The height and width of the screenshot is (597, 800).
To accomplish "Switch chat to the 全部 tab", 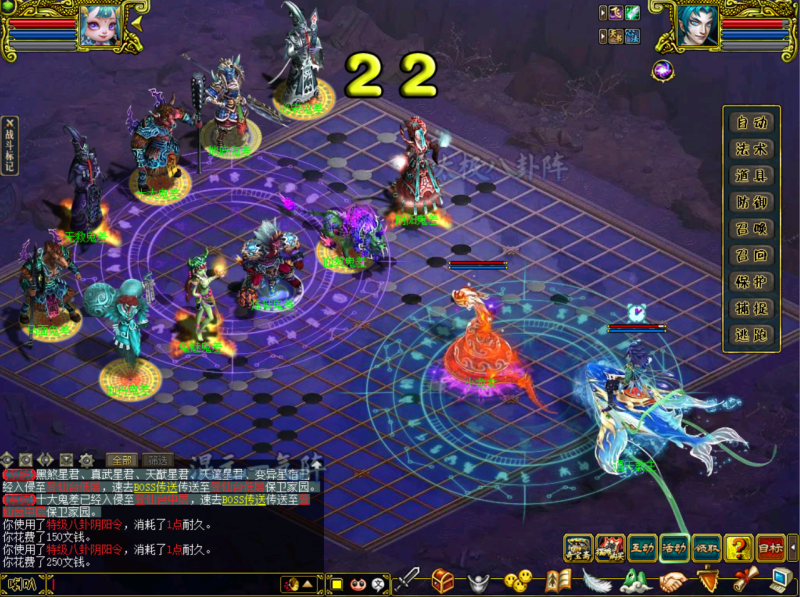I will click(120, 460).
